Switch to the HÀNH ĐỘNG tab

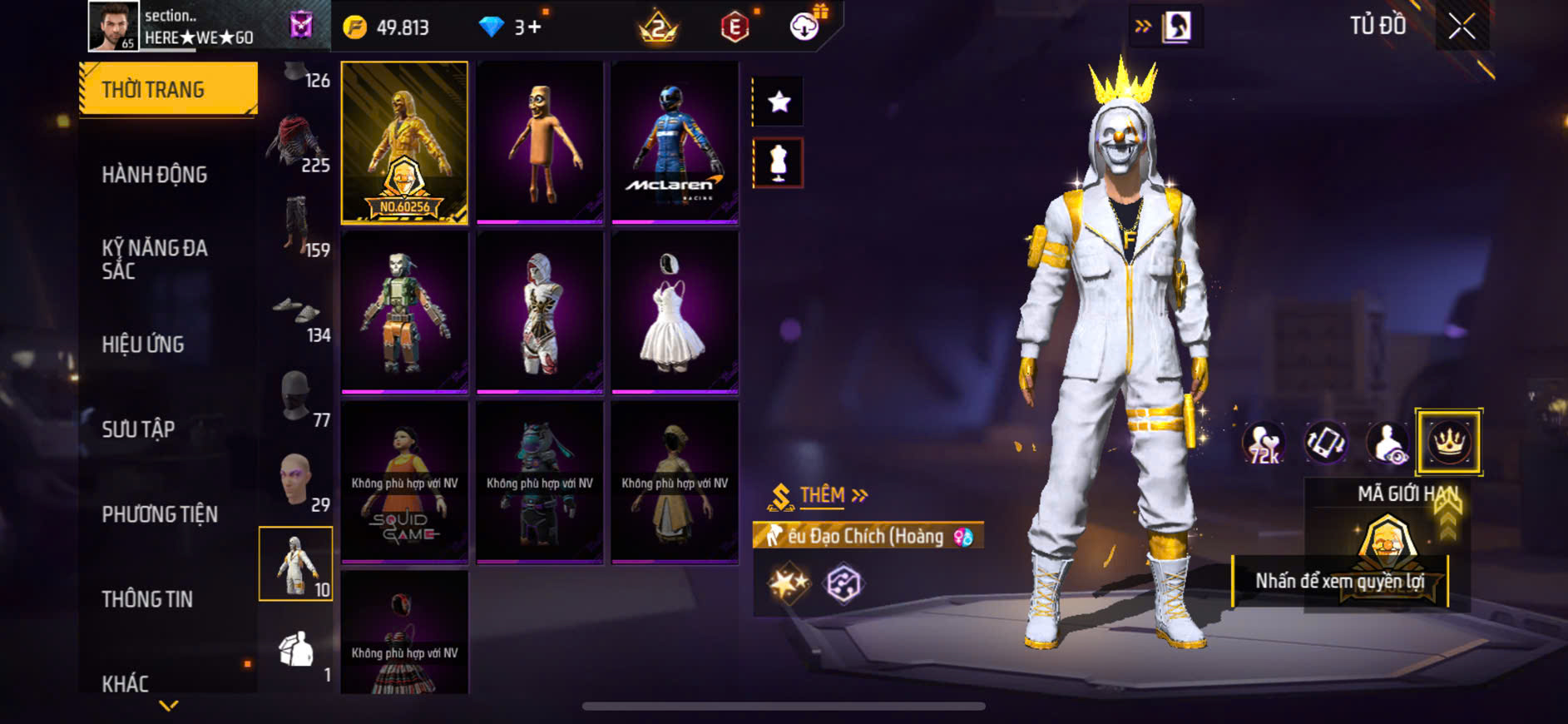pos(155,175)
